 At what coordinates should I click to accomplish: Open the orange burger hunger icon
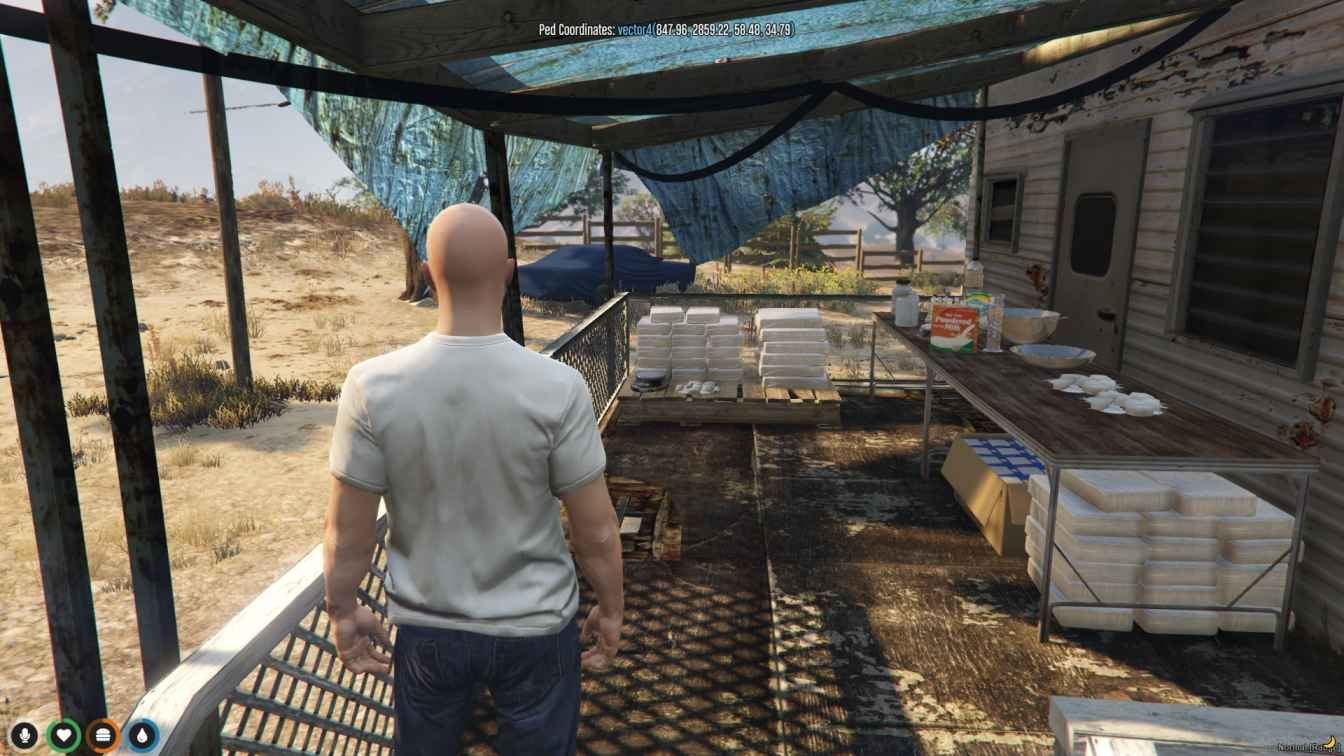click(103, 736)
